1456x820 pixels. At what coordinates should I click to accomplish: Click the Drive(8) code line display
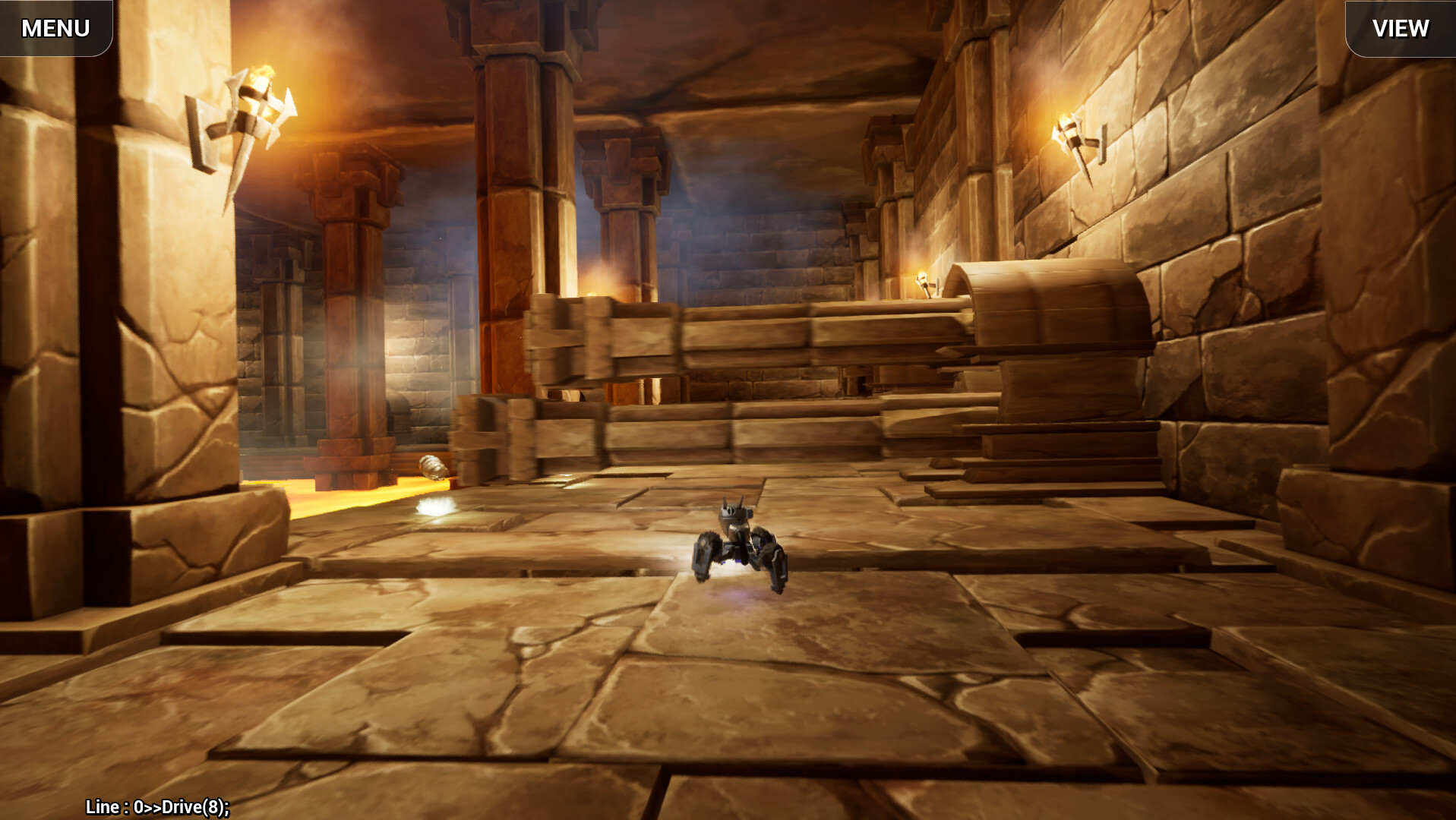(156, 808)
